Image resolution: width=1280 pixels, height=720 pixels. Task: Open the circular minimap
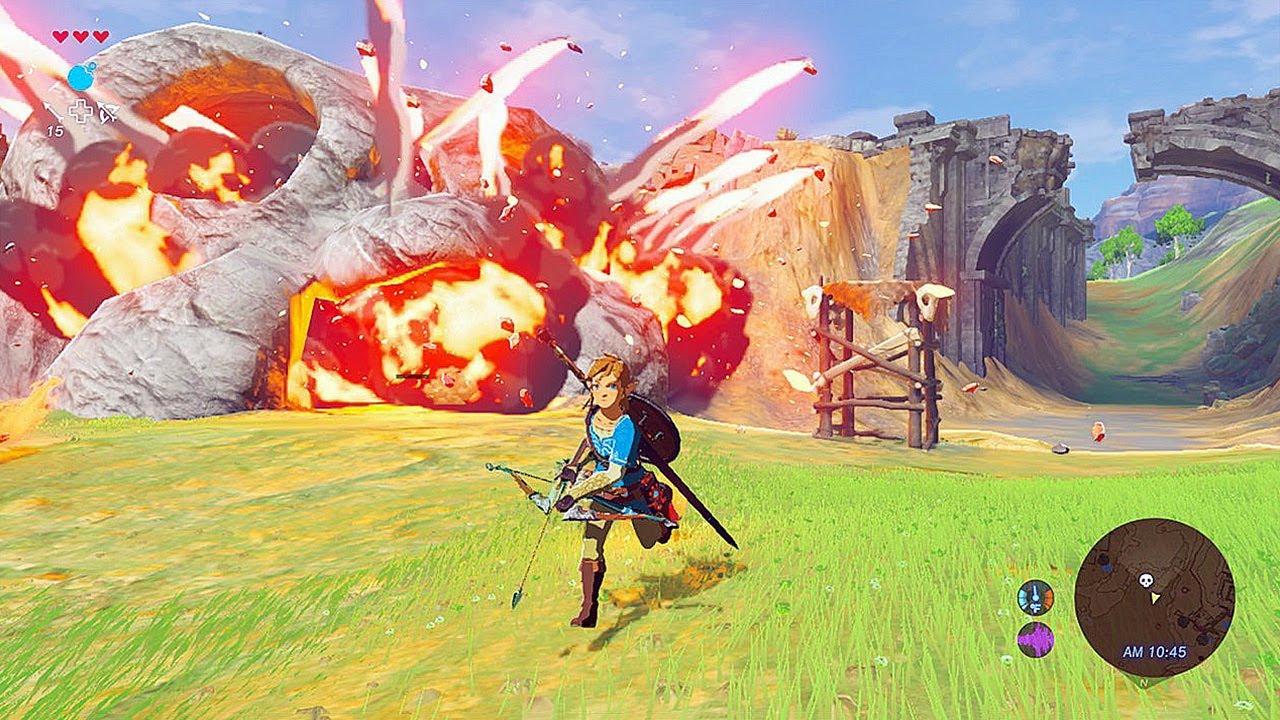[x=1154, y=598]
